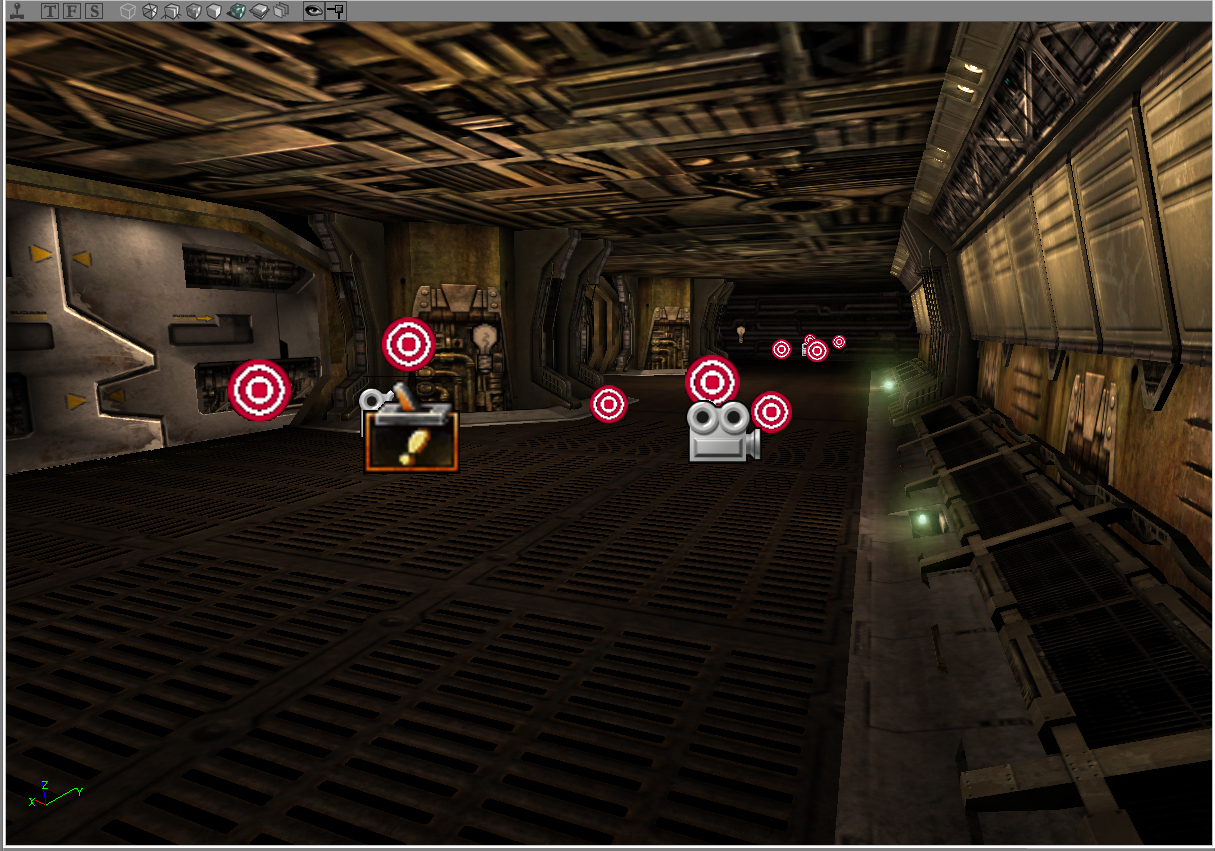Toggle the eye visibility button
Image resolution: width=1215 pixels, height=851 pixels.
coord(314,11)
